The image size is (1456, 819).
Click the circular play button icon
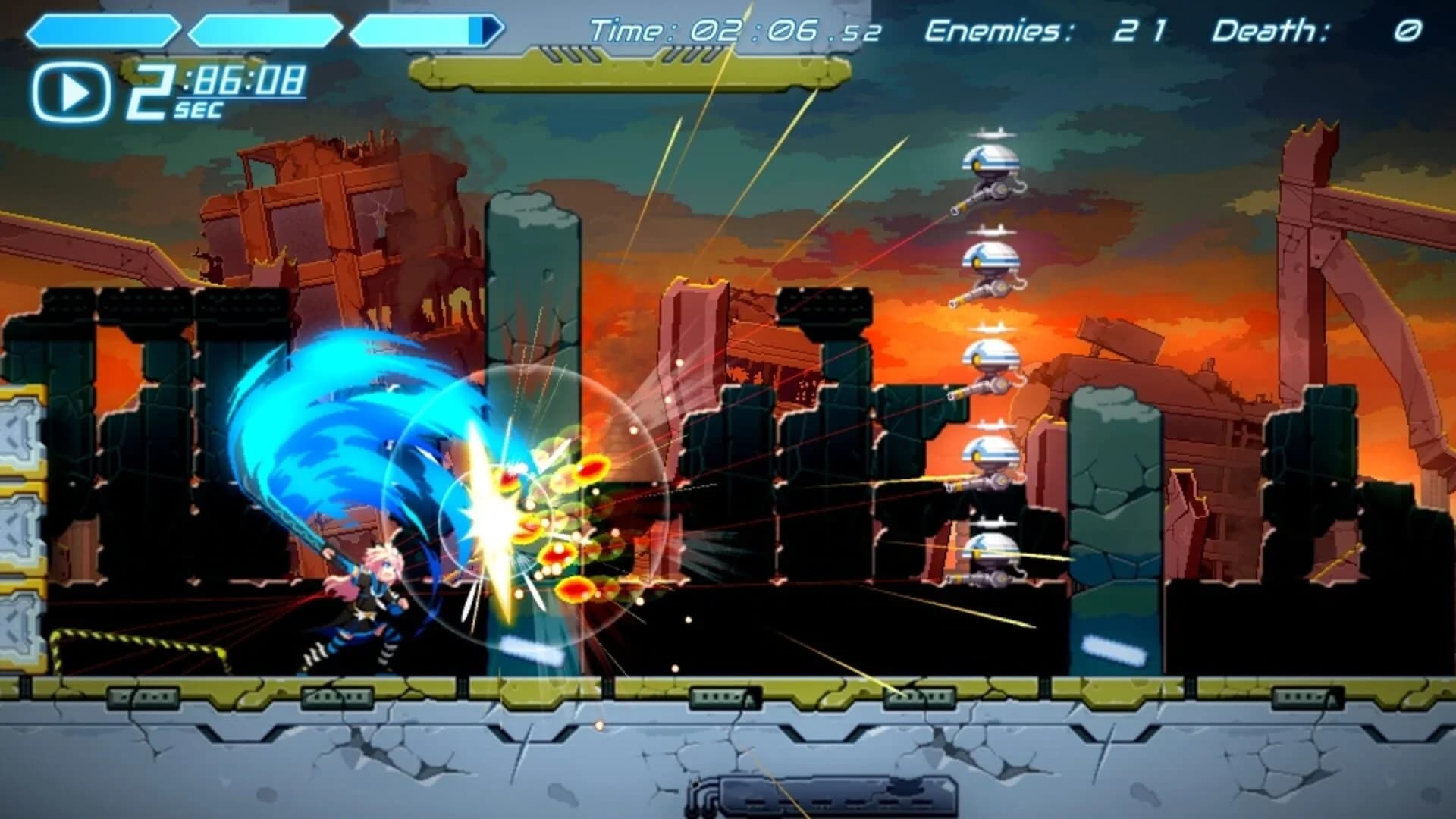tap(72, 89)
